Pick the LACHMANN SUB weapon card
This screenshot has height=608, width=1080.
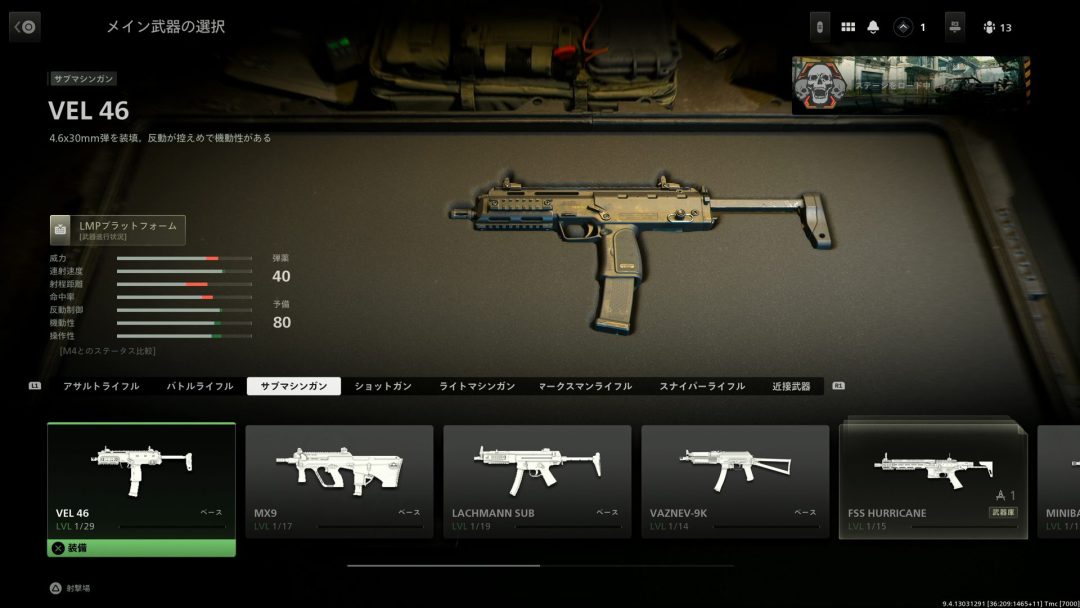pos(537,481)
